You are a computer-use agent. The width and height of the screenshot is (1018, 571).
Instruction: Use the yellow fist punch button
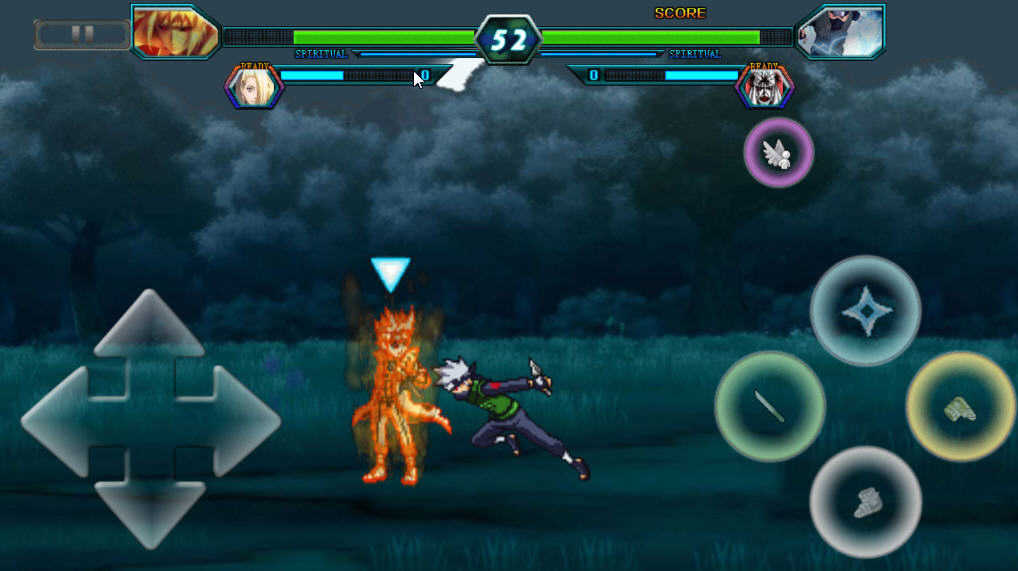[x=961, y=406]
